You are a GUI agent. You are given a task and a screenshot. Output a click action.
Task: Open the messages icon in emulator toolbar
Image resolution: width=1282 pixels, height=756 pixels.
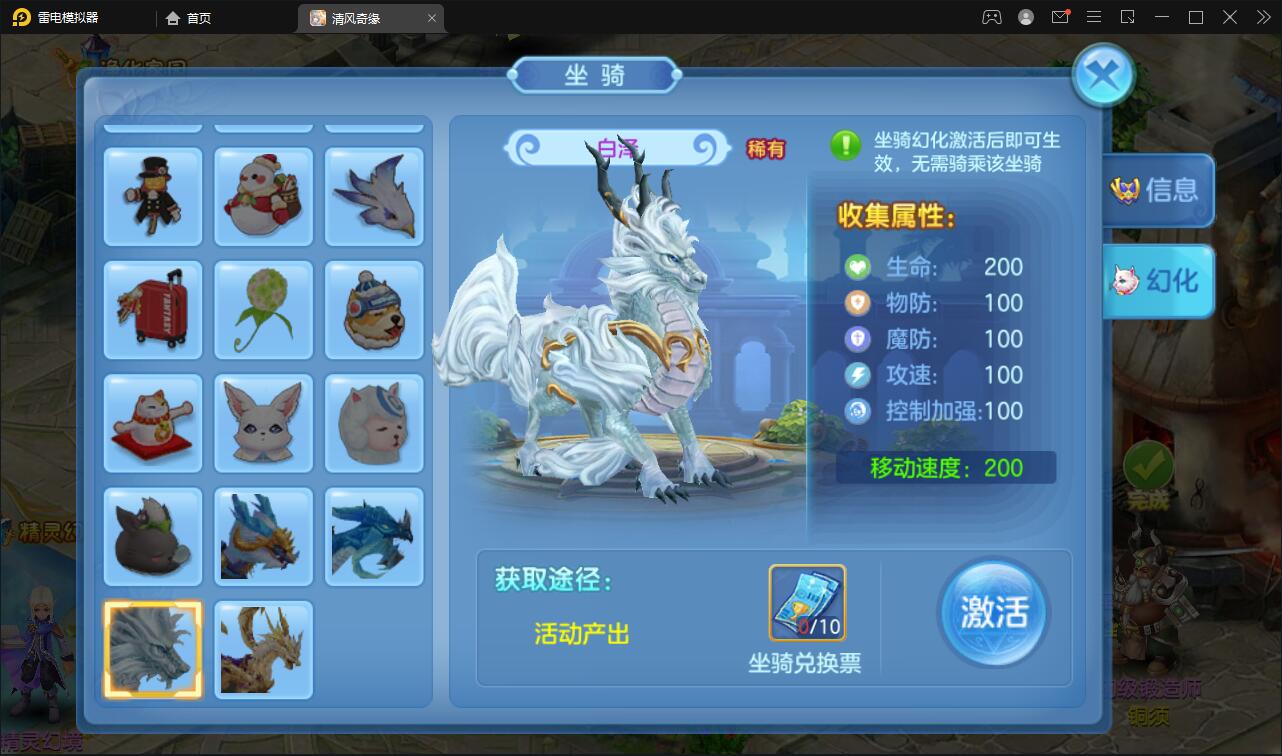tap(1060, 17)
